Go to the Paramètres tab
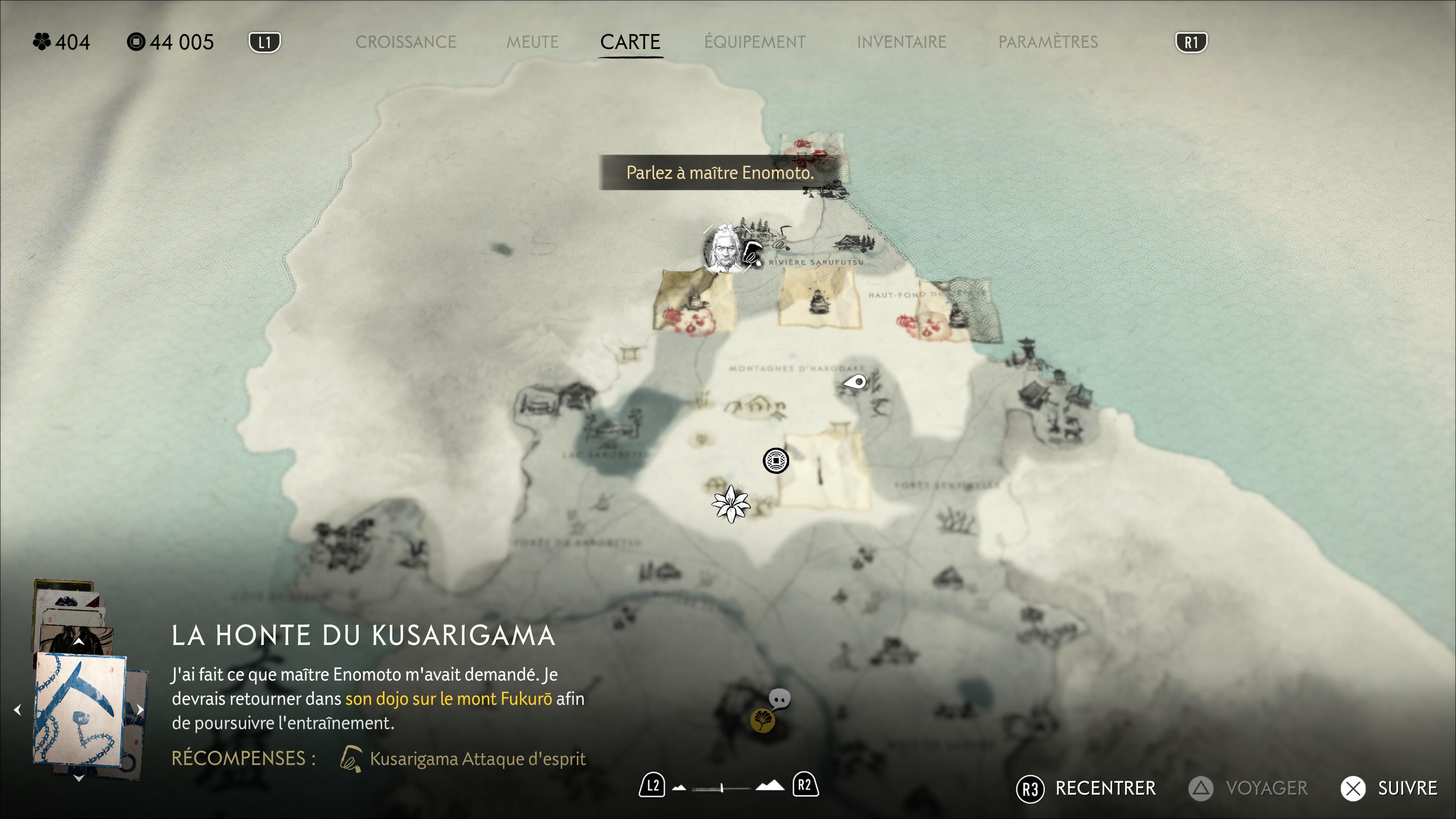The image size is (1456, 819). point(1048,42)
